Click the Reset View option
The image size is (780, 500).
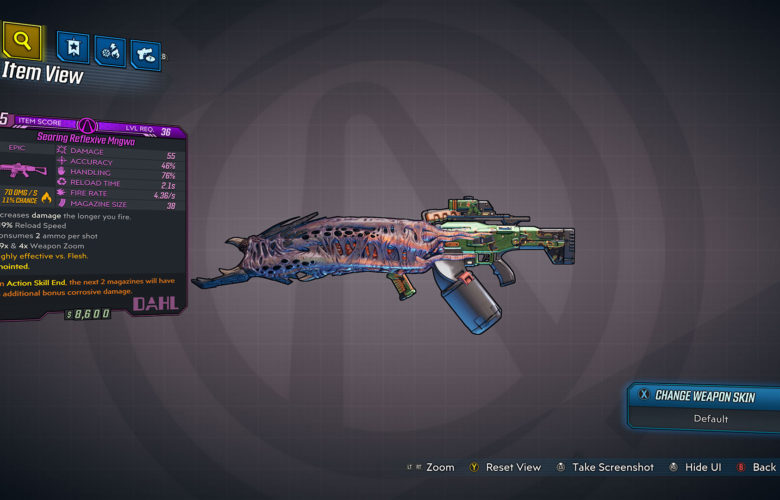click(510, 467)
